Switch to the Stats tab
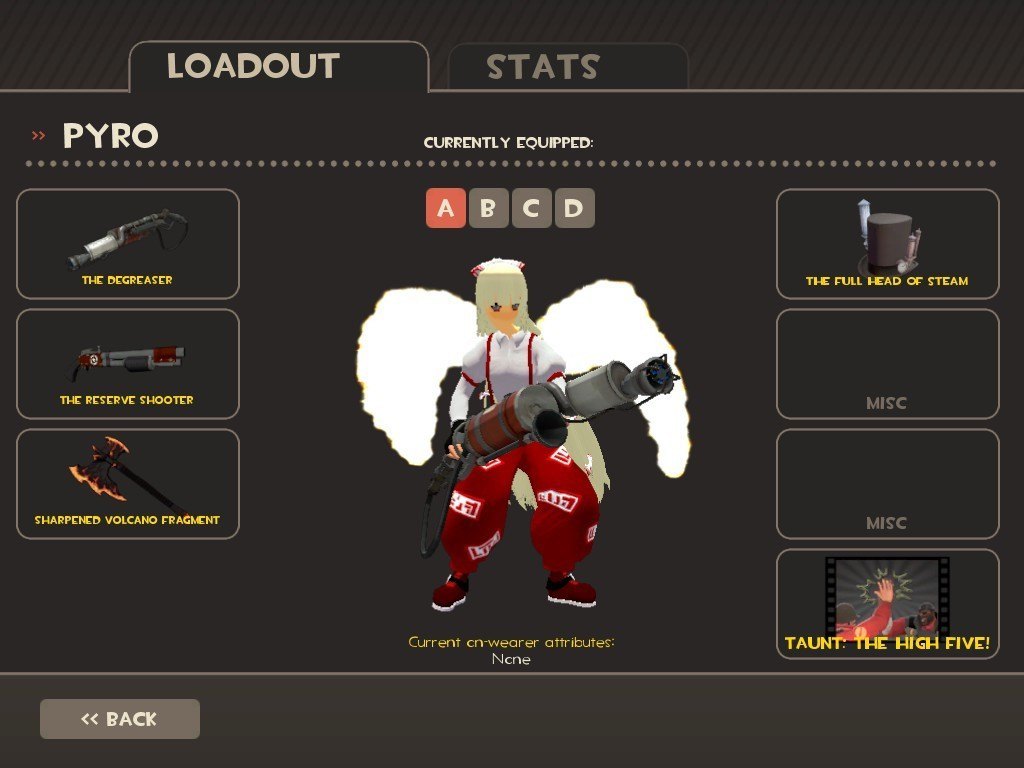Screen dimensions: 1024x768 (568, 67)
